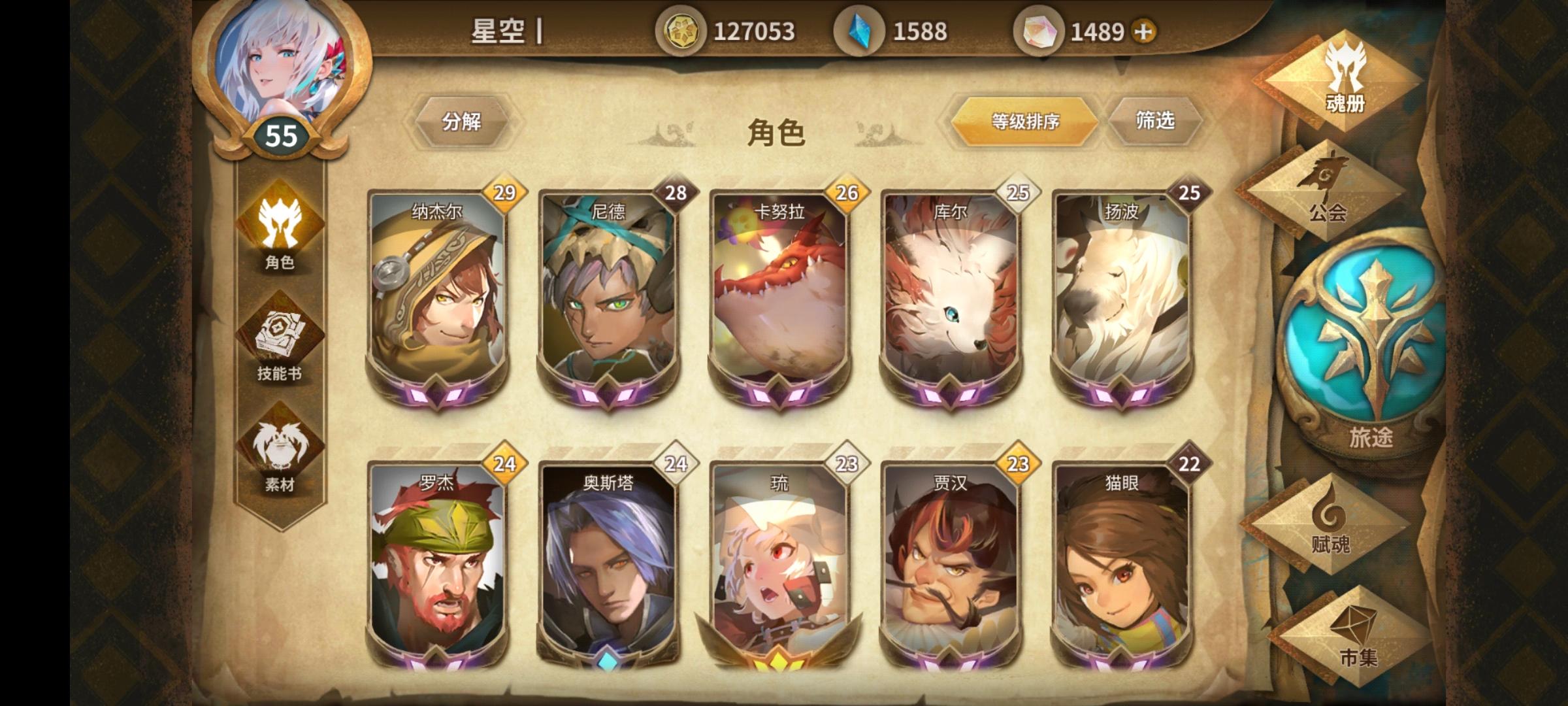The height and width of the screenshot is (706, 1568).
Task: Select the blue crystal currency icon
Action: coord(858,29)
